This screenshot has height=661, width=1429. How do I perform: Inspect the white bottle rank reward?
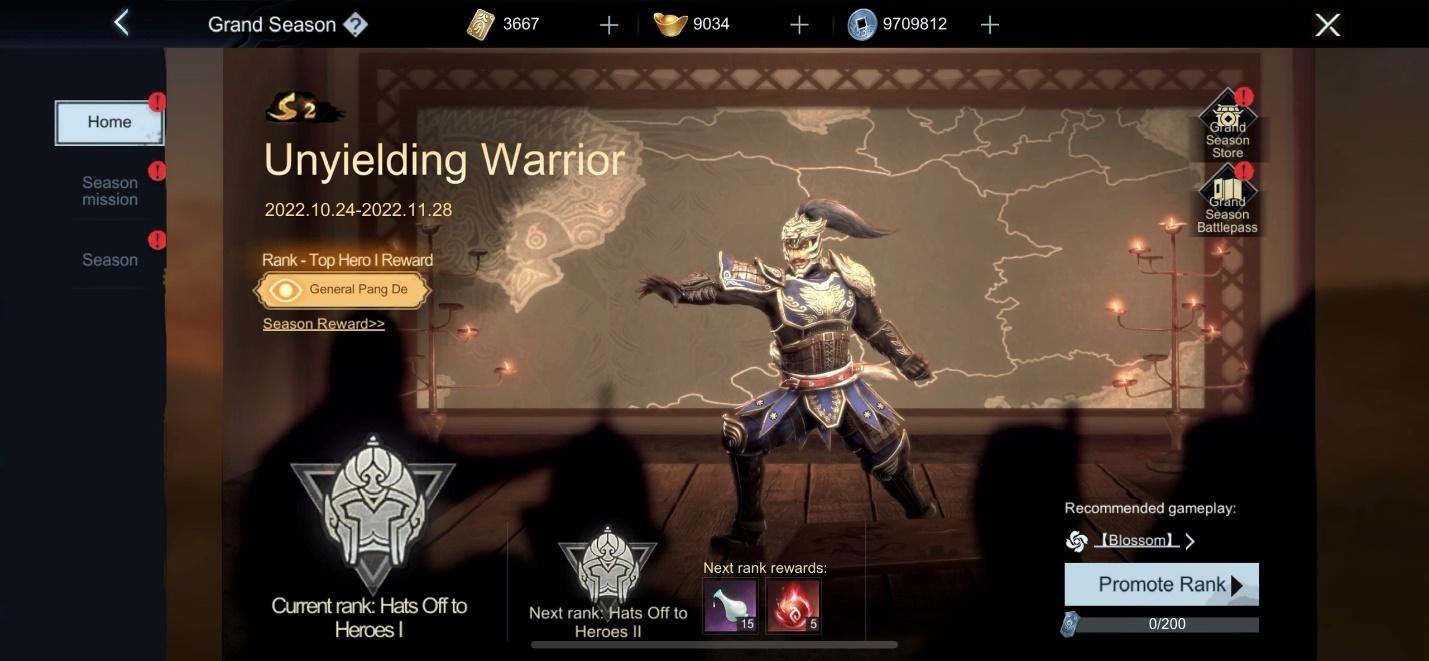point(730,606)
